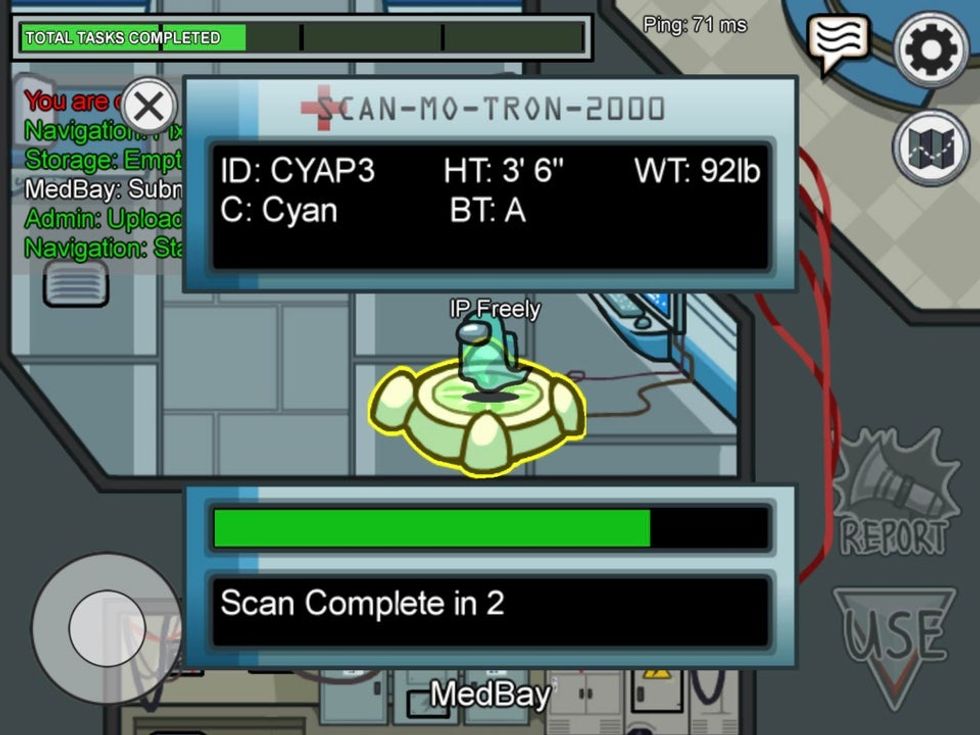Show the ship map
The width and height of the screenshot is (980, 735).
click(930, 148)
